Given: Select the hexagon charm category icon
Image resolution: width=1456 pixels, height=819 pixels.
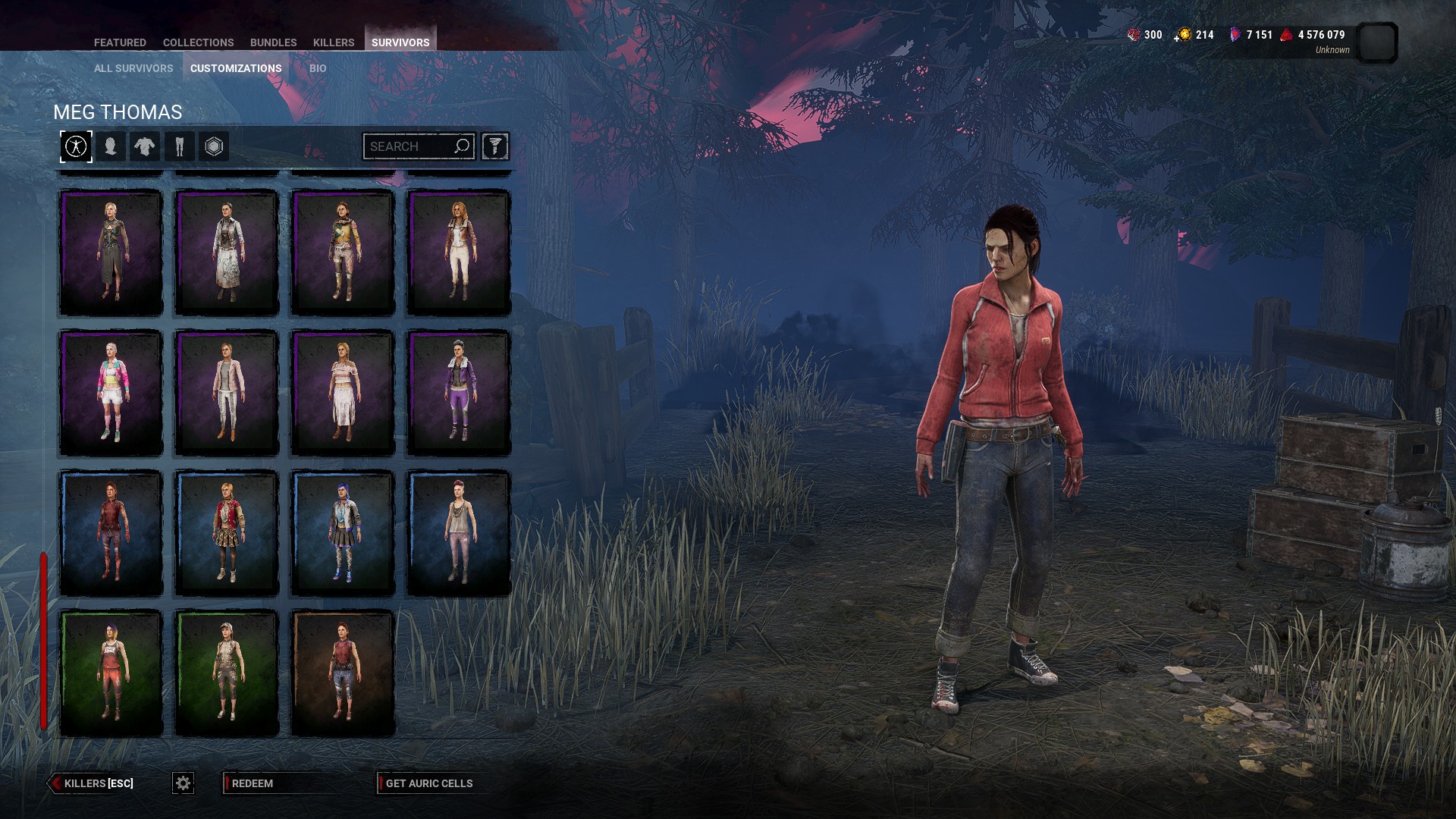Looking at the screenshot, I should pos(214,146).
